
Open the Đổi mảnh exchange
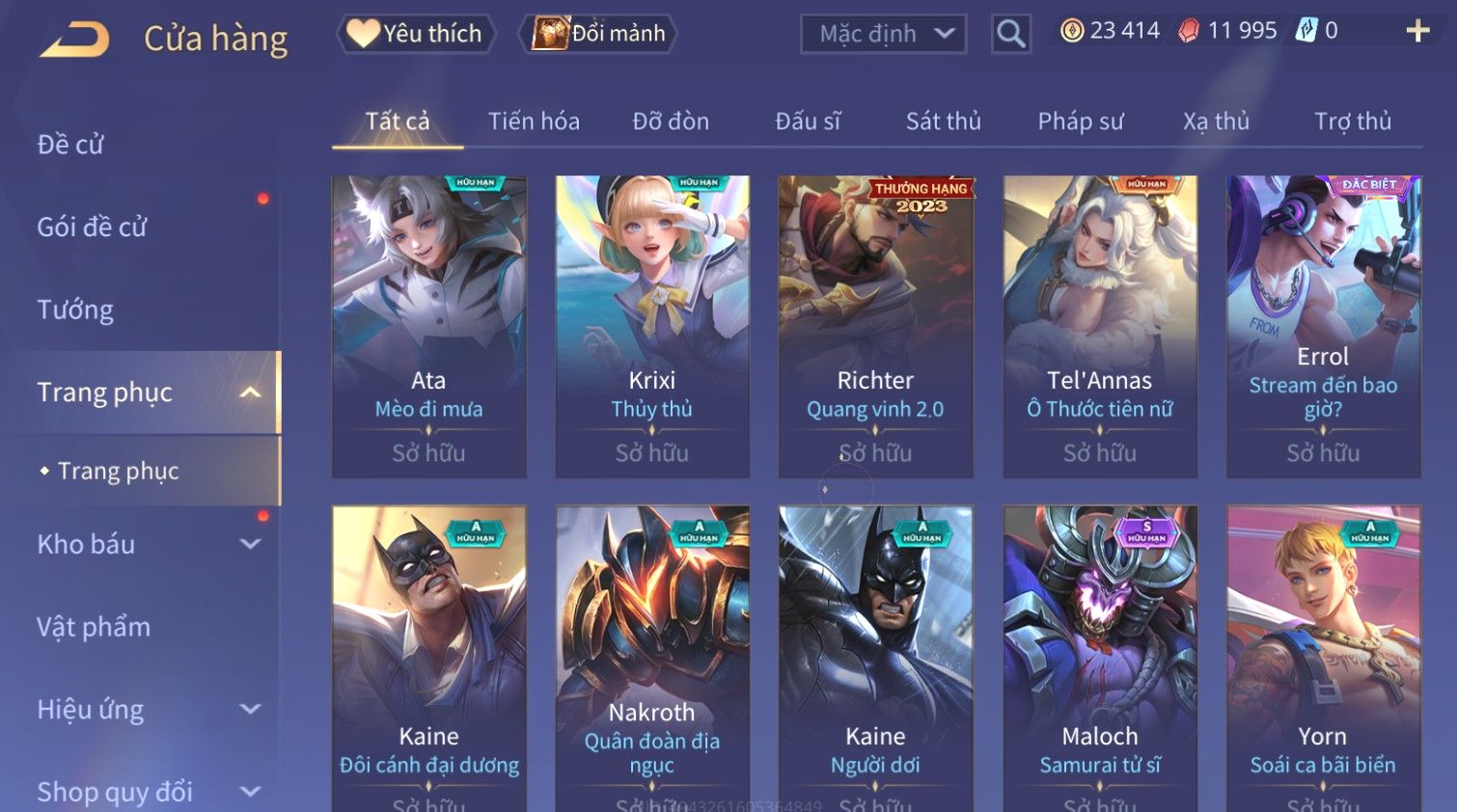coord(598,34)
